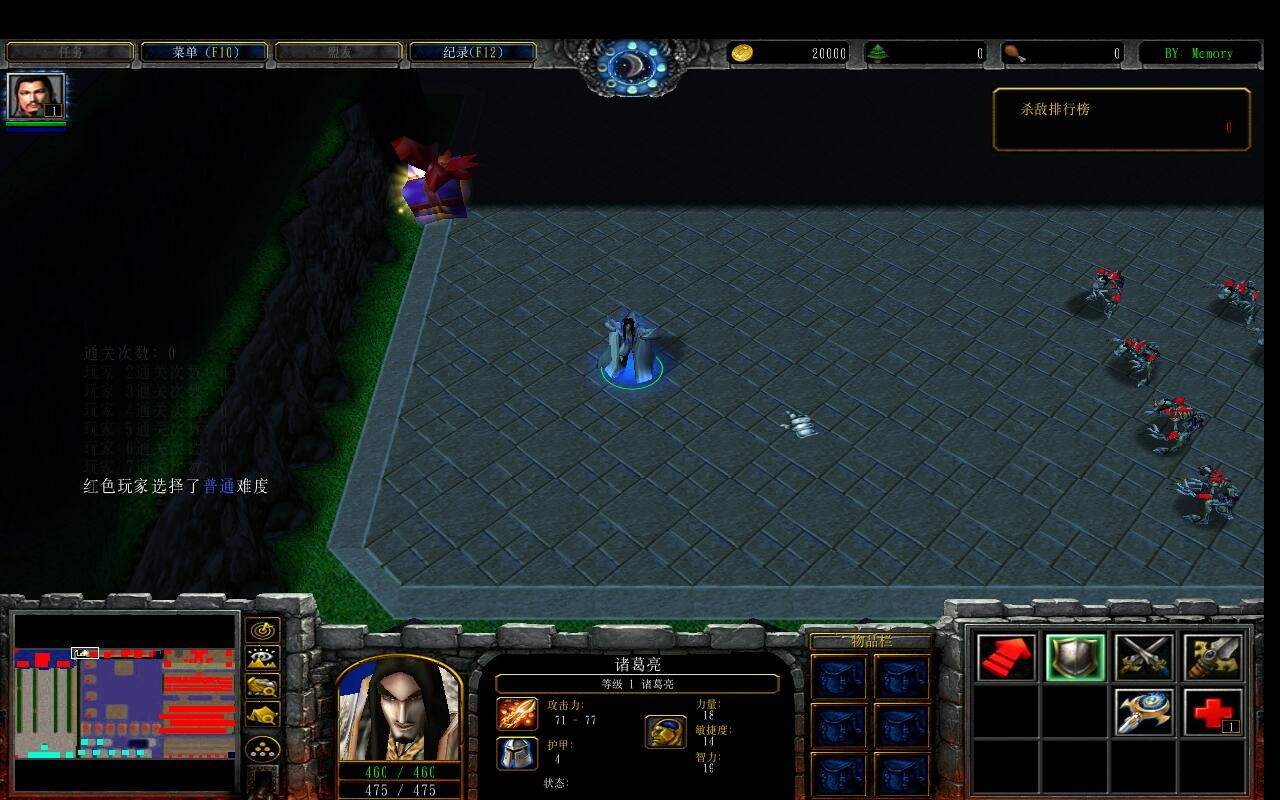Toggle the minimap terrain display button
The width and height of the screenshot is (1280, 800).
[x=262, y=659]
